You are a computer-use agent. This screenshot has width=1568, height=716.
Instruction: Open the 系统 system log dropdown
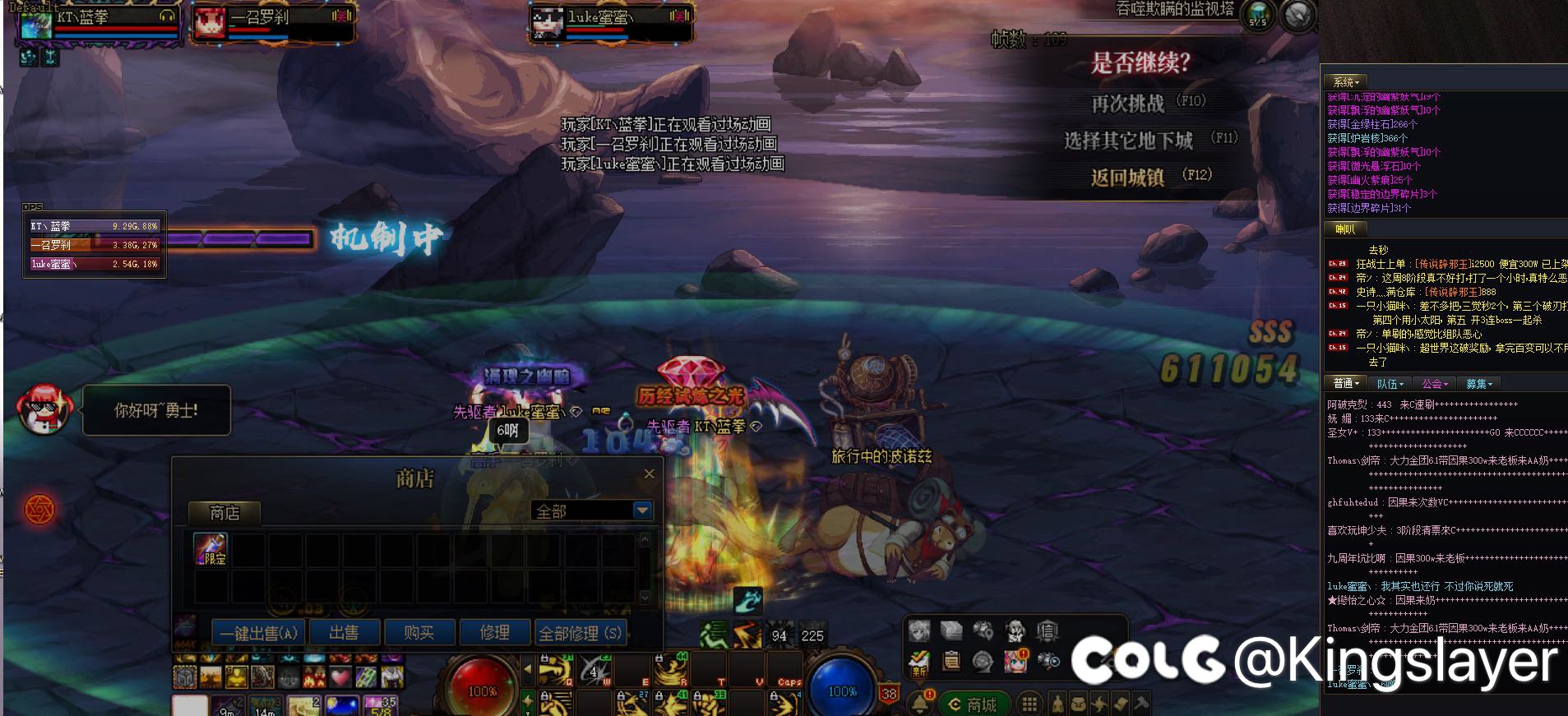[1346, 82]
